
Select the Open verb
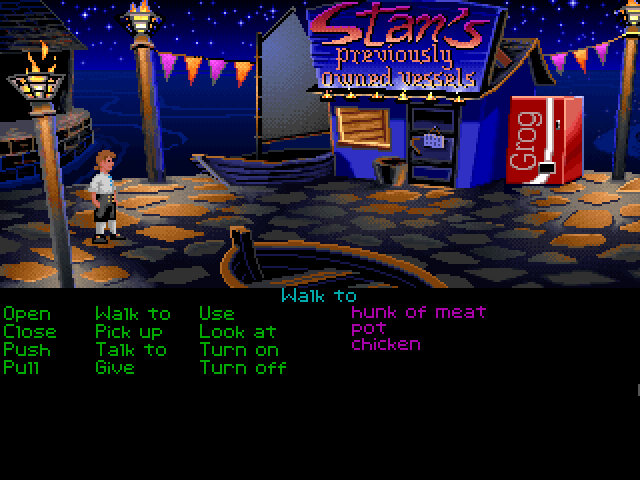click(26, 314)
